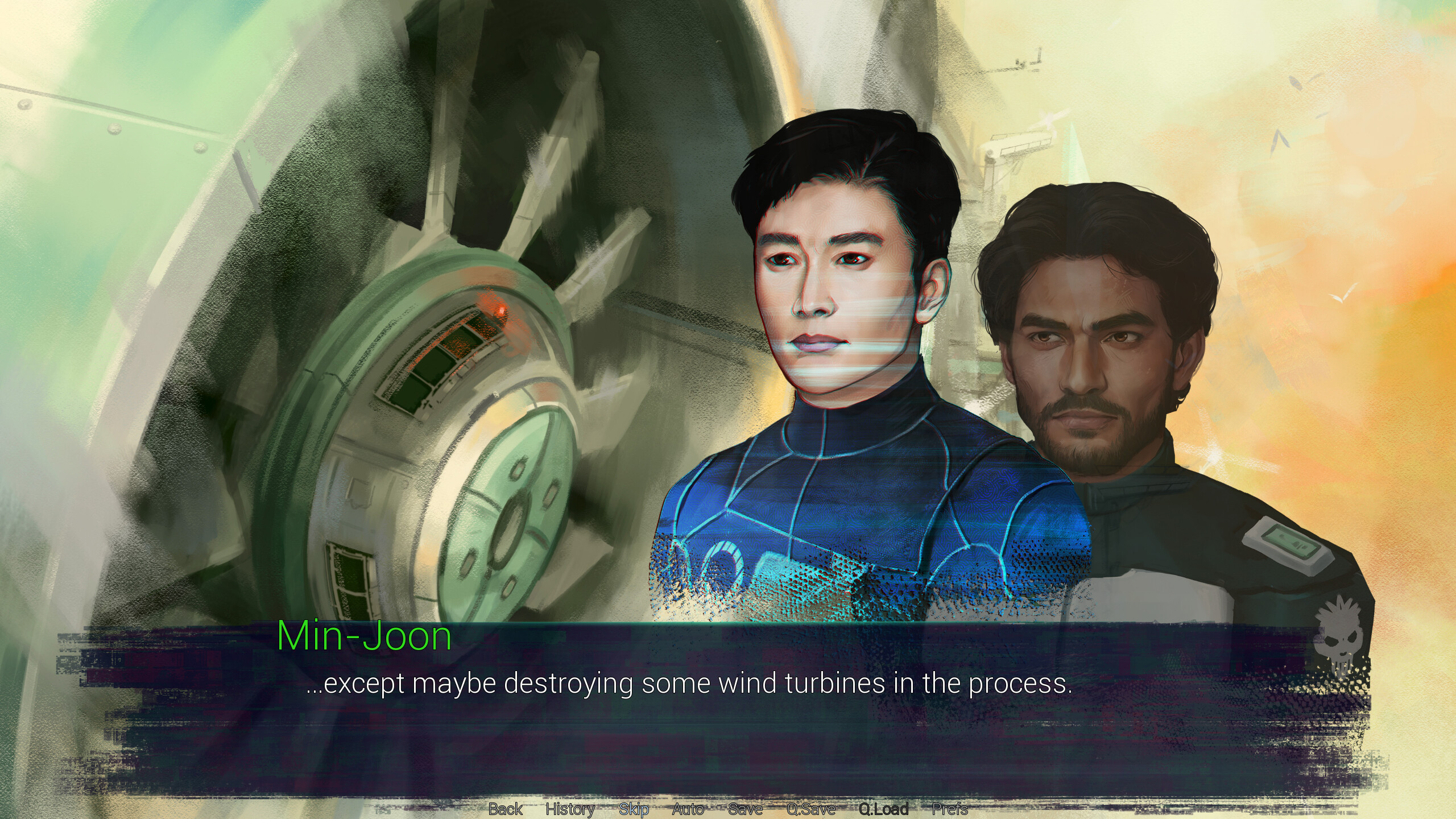Load the quicksave using Q.Load
1456x819 pixels.
pos(883,809)
